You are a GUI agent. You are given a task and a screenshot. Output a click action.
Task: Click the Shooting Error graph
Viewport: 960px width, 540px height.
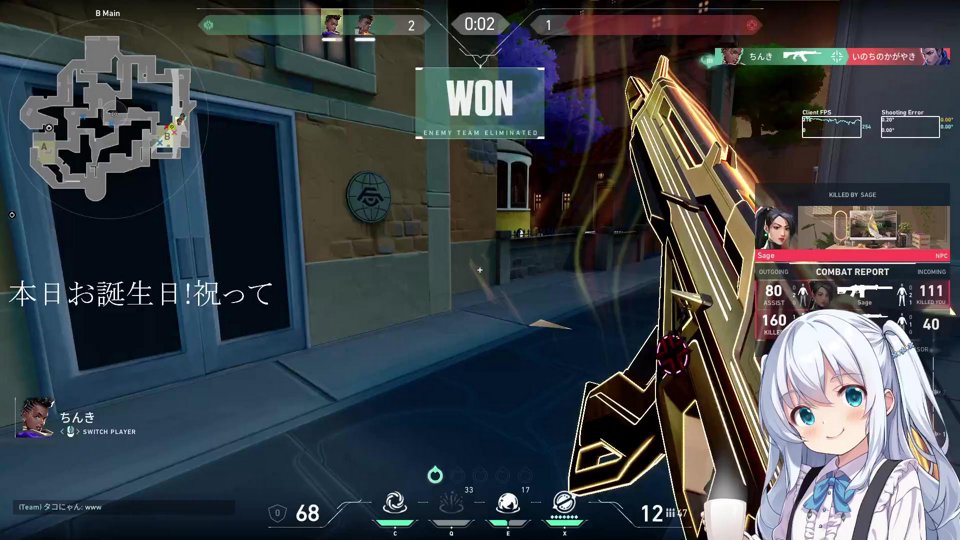coord(910,126)
